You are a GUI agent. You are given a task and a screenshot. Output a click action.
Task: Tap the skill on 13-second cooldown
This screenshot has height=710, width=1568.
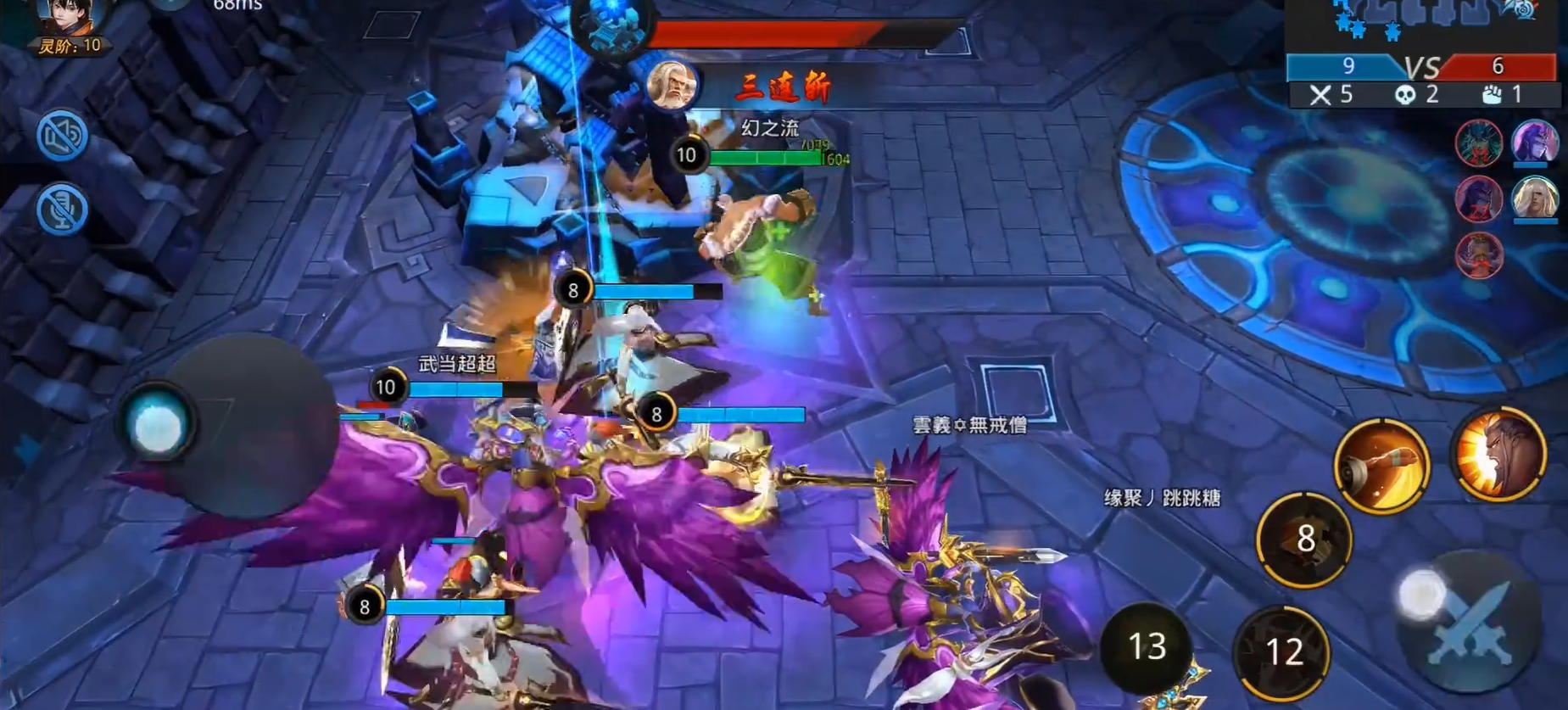coord(1147,647)
